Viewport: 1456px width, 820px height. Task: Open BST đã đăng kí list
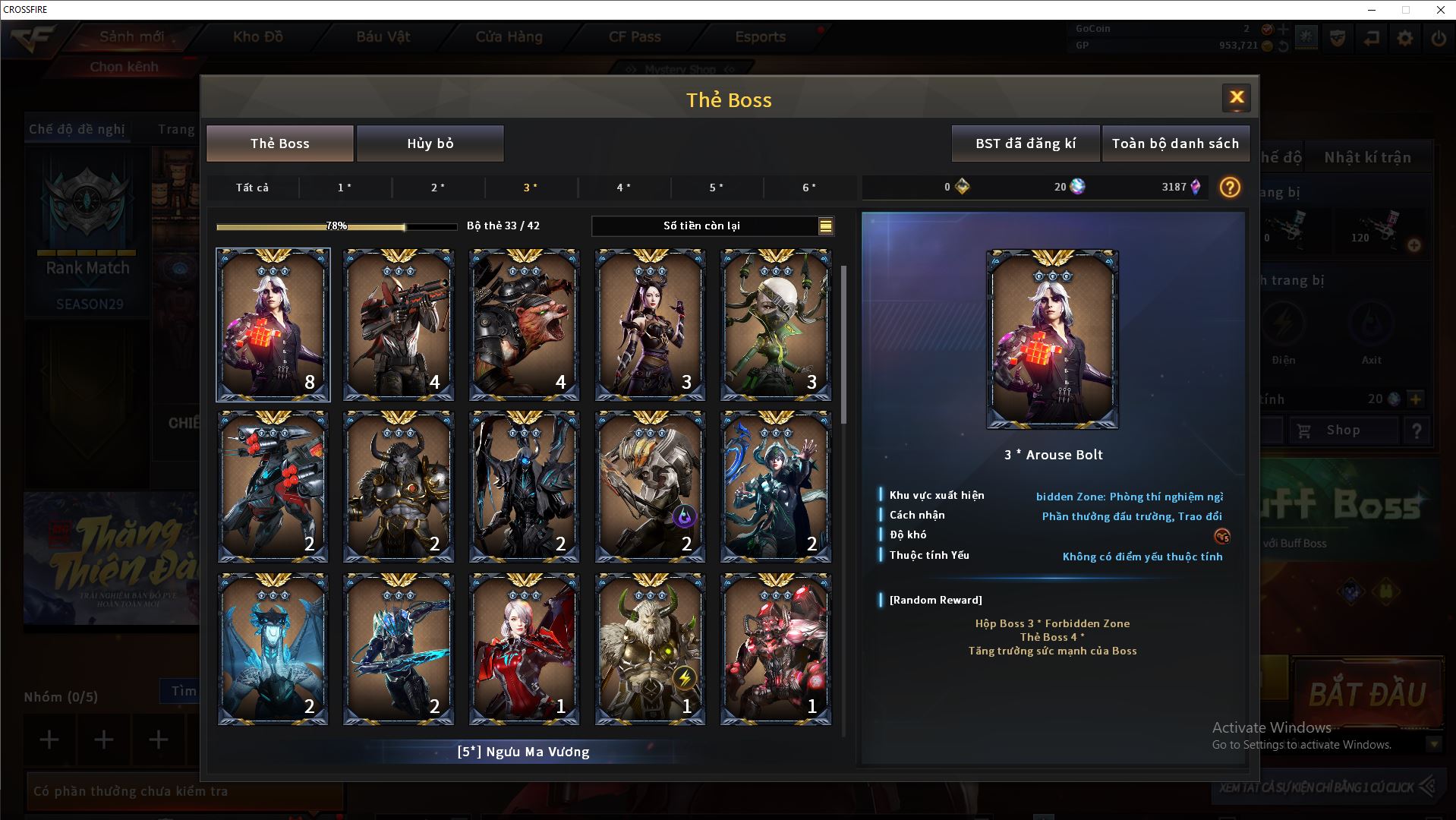1025,143
